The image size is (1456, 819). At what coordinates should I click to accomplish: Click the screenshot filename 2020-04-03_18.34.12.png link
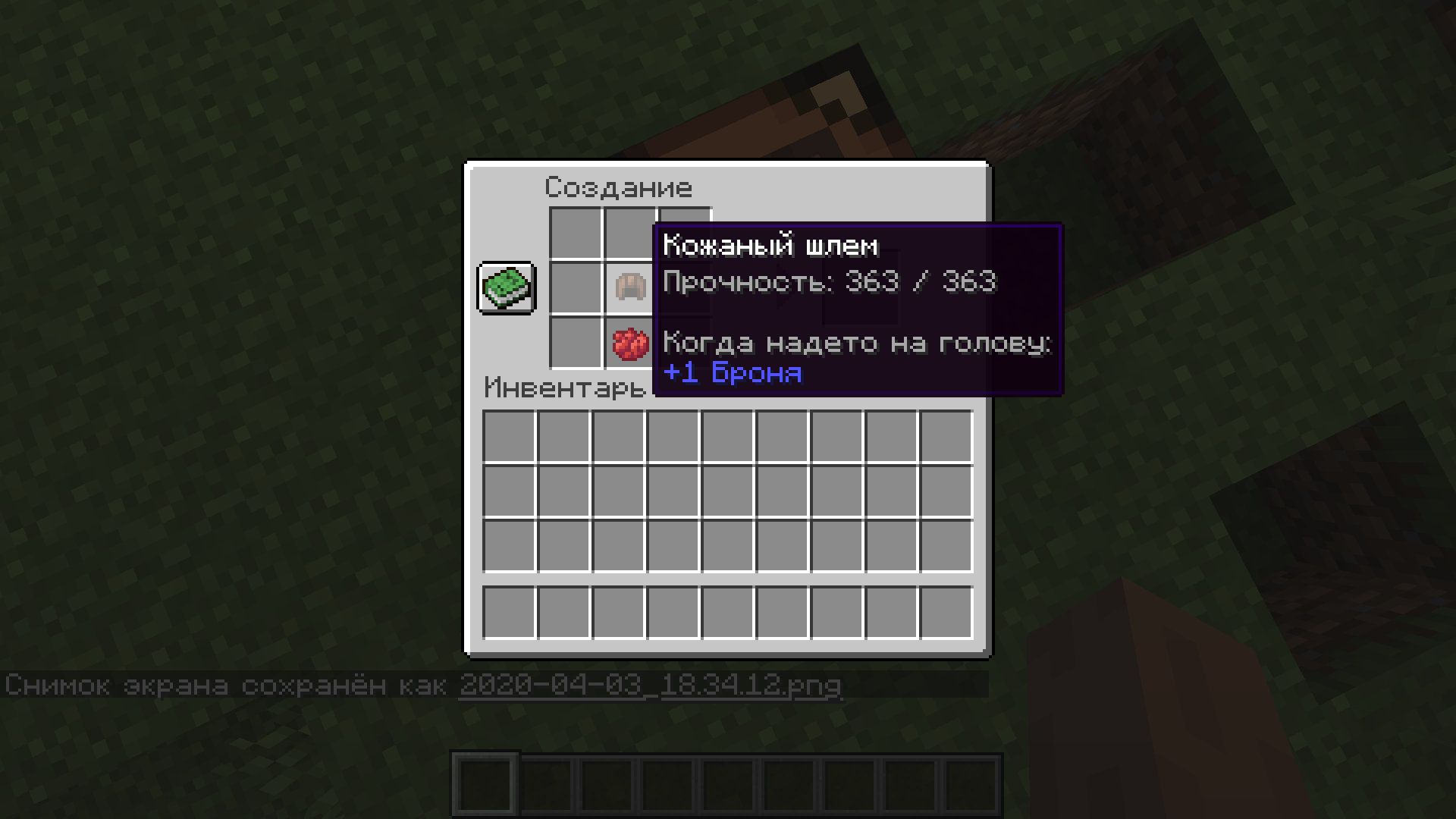[x=651, y=684]
